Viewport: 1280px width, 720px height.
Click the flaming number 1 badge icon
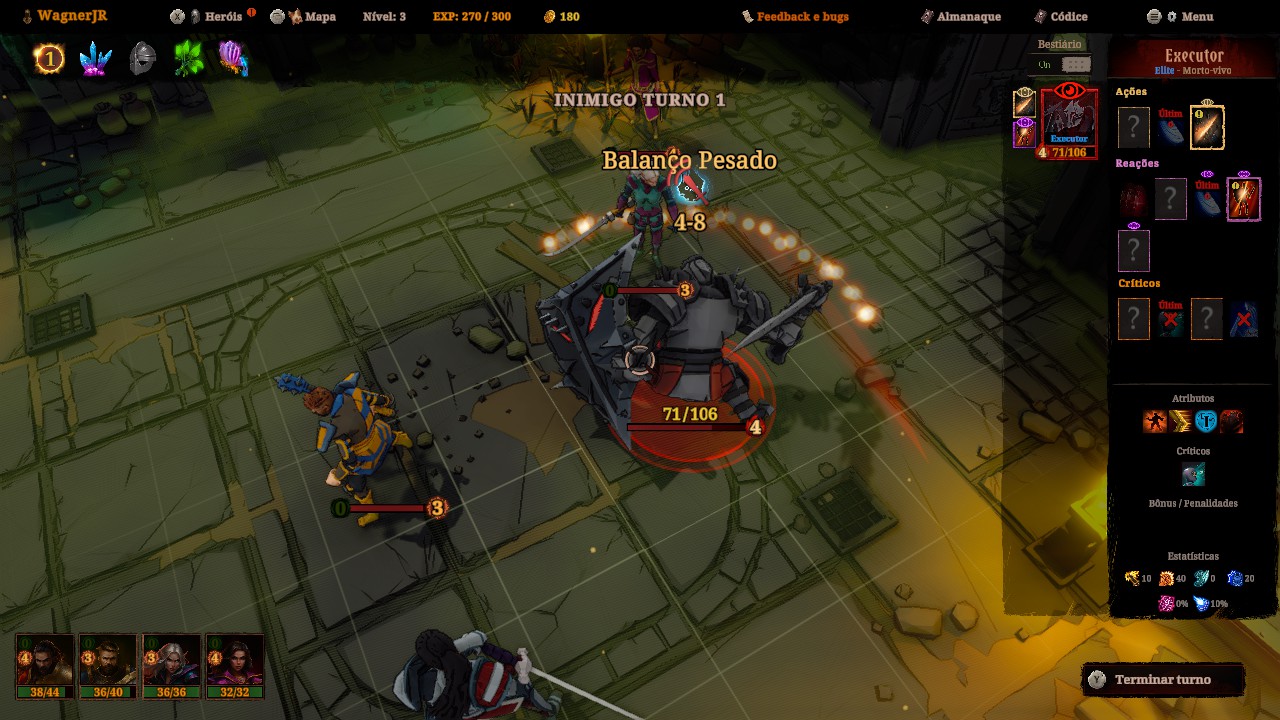(48, 59)
